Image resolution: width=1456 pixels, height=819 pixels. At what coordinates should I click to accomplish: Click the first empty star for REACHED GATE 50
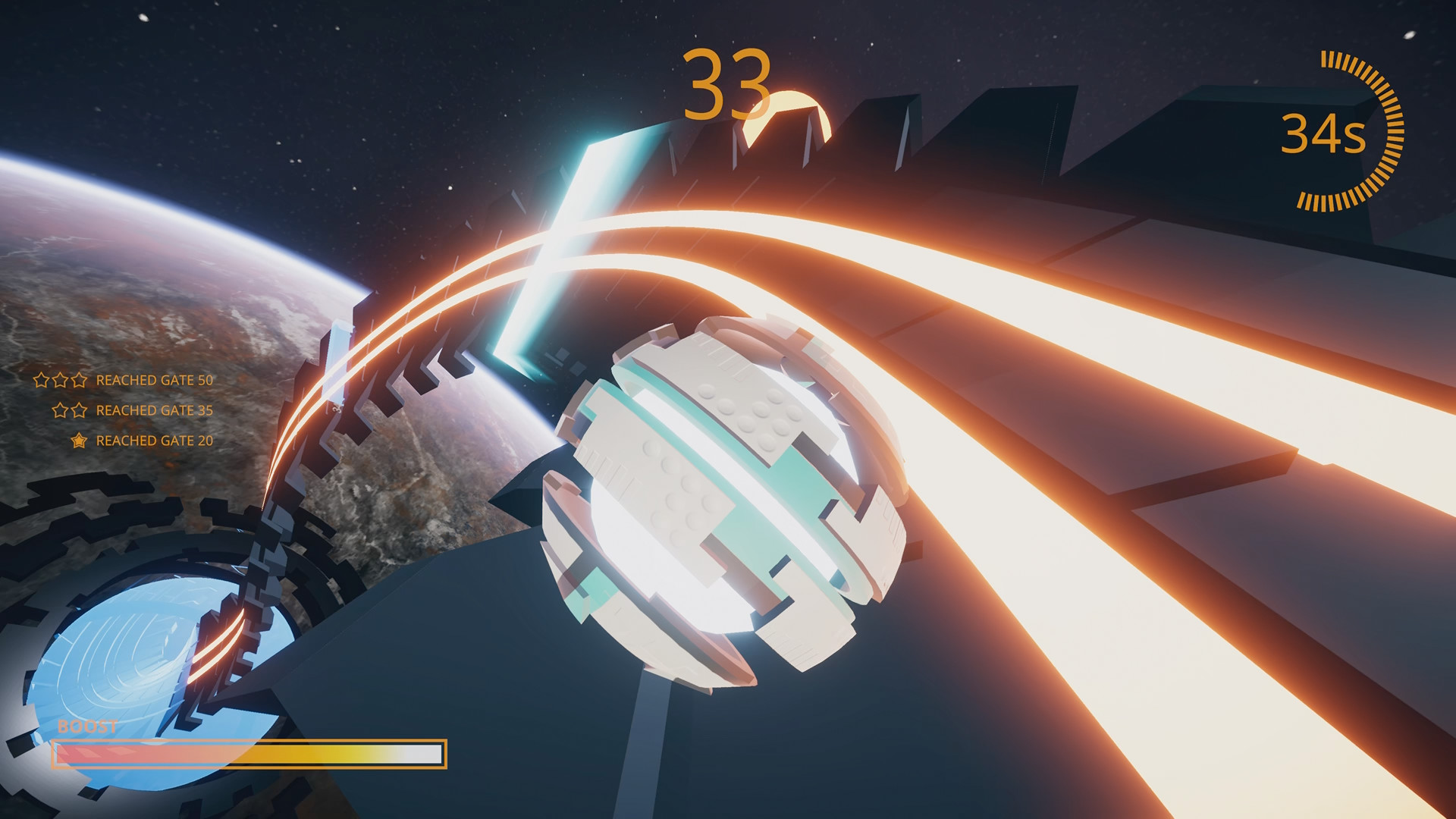41,380
